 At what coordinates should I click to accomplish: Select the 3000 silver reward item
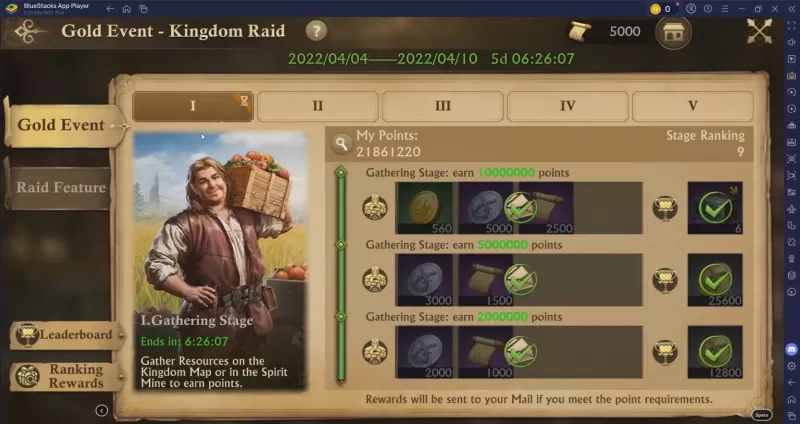click(x=425, y=279)
